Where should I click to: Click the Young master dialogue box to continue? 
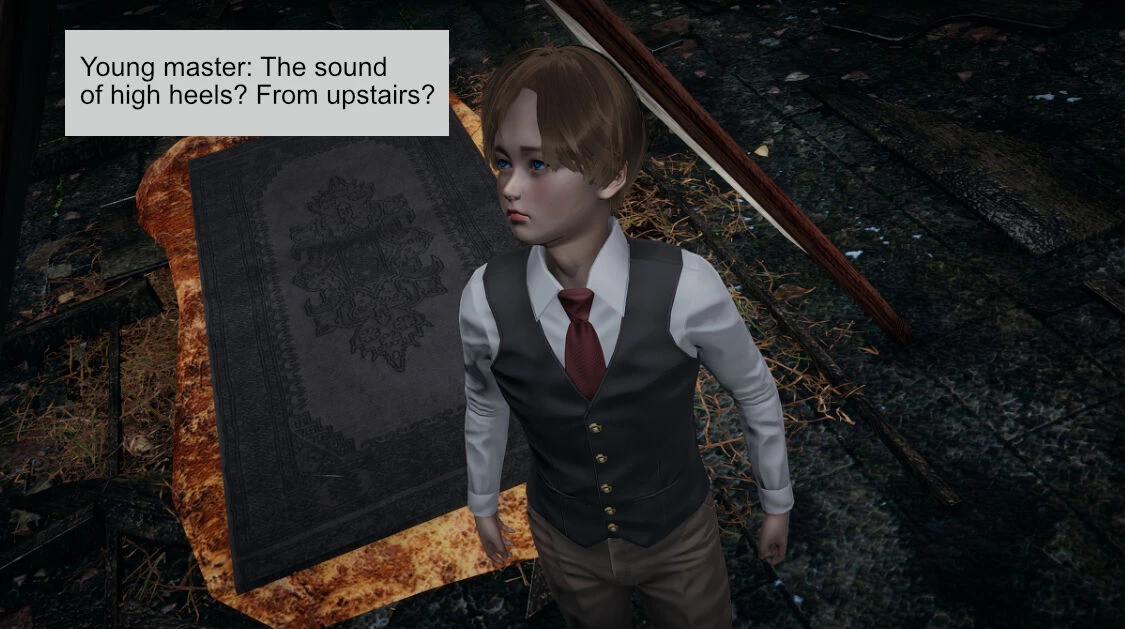[256, 83]
